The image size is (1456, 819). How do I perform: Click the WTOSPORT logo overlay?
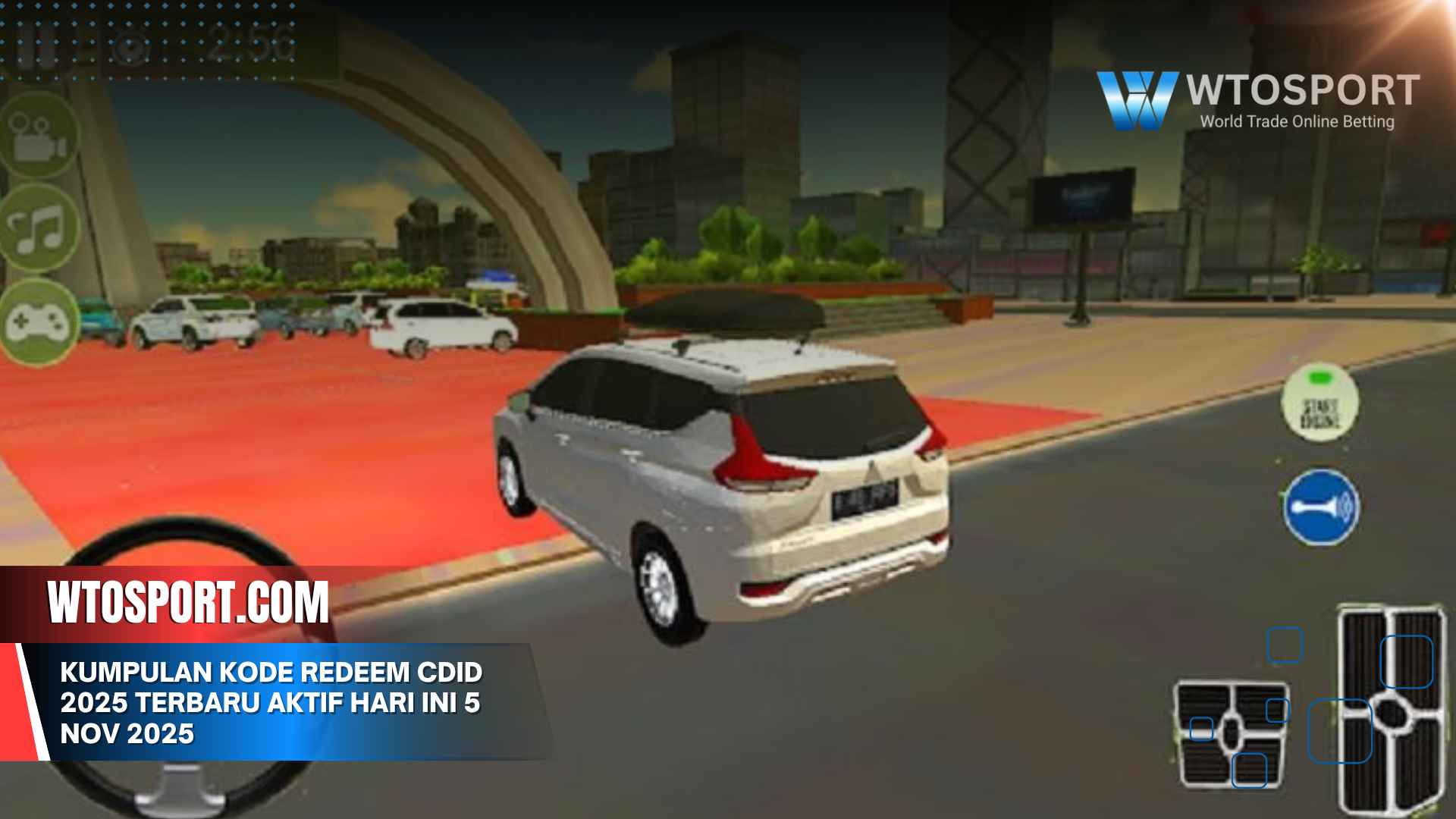pyautogui.click(x=1257, y=99)
